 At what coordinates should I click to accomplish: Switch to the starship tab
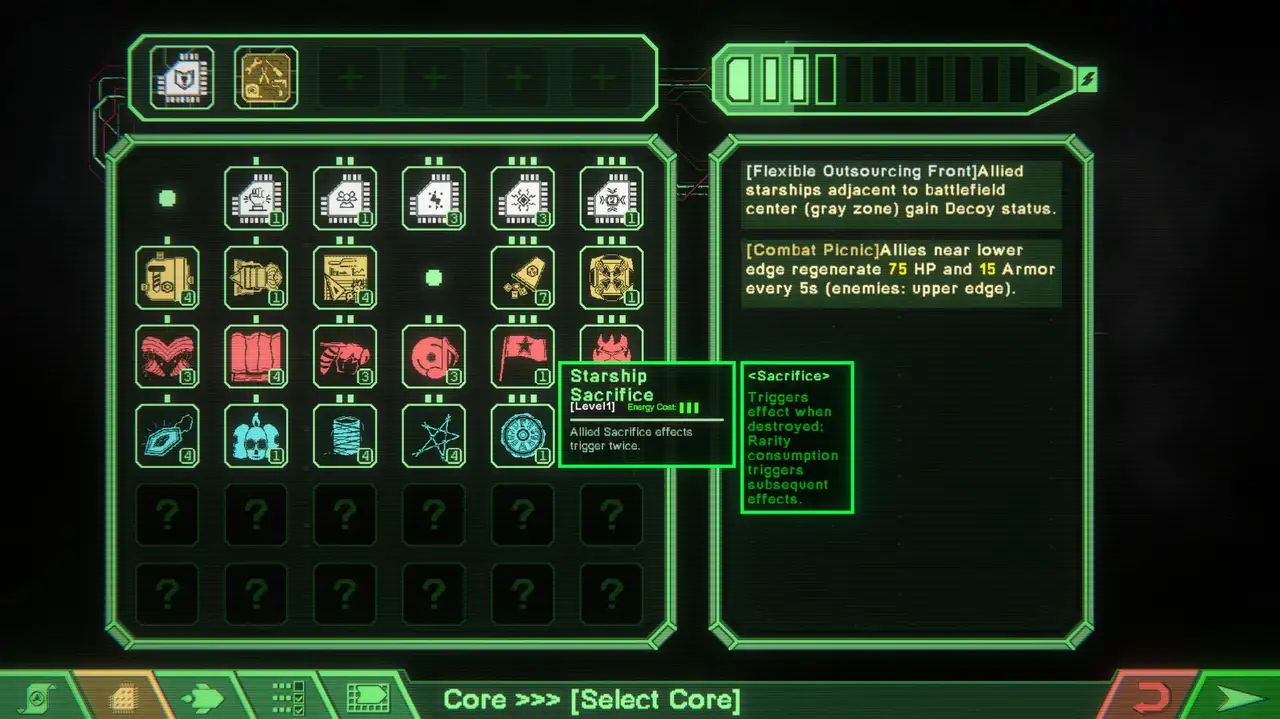click(202, 697)
